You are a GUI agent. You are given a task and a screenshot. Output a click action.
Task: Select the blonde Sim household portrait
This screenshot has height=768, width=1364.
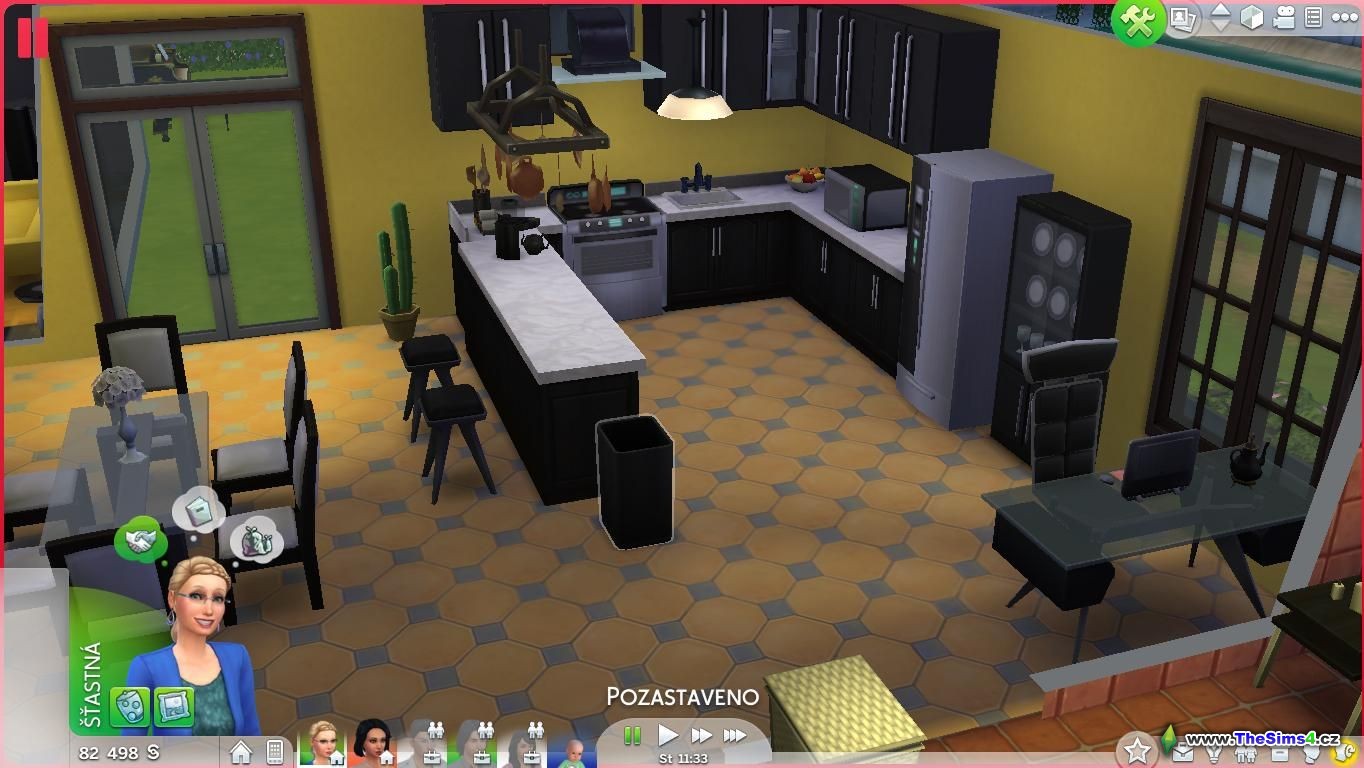coord(322,743)
